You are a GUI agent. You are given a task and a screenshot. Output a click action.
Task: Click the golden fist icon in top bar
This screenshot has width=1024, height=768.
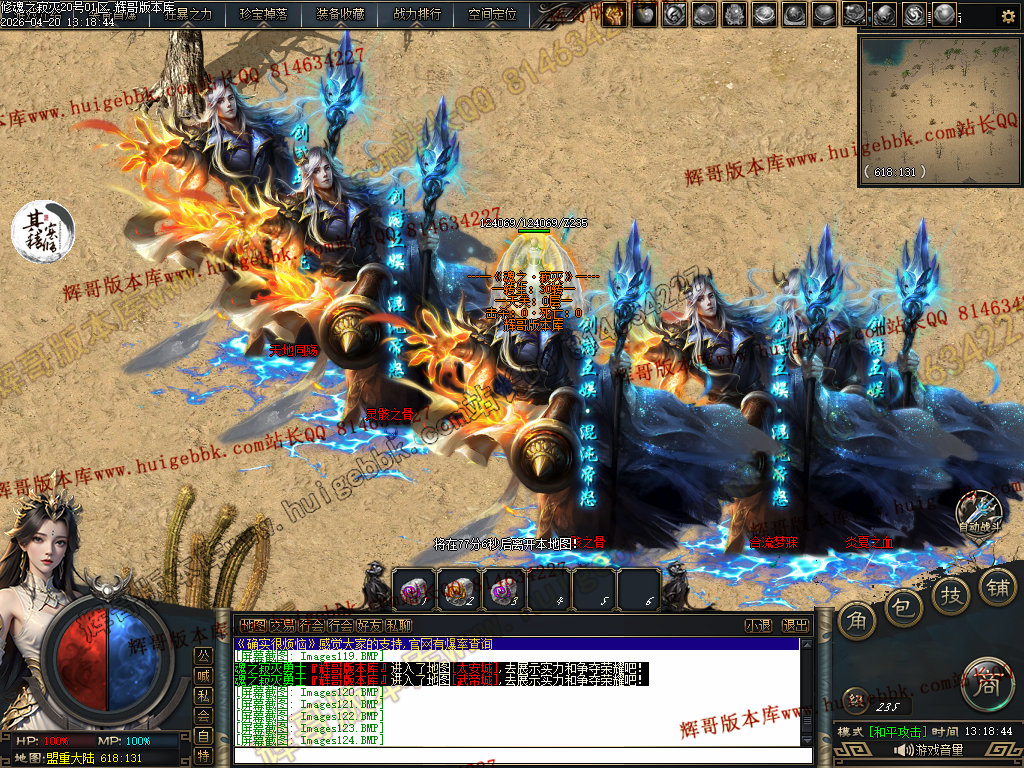click(x=614, y=14)
